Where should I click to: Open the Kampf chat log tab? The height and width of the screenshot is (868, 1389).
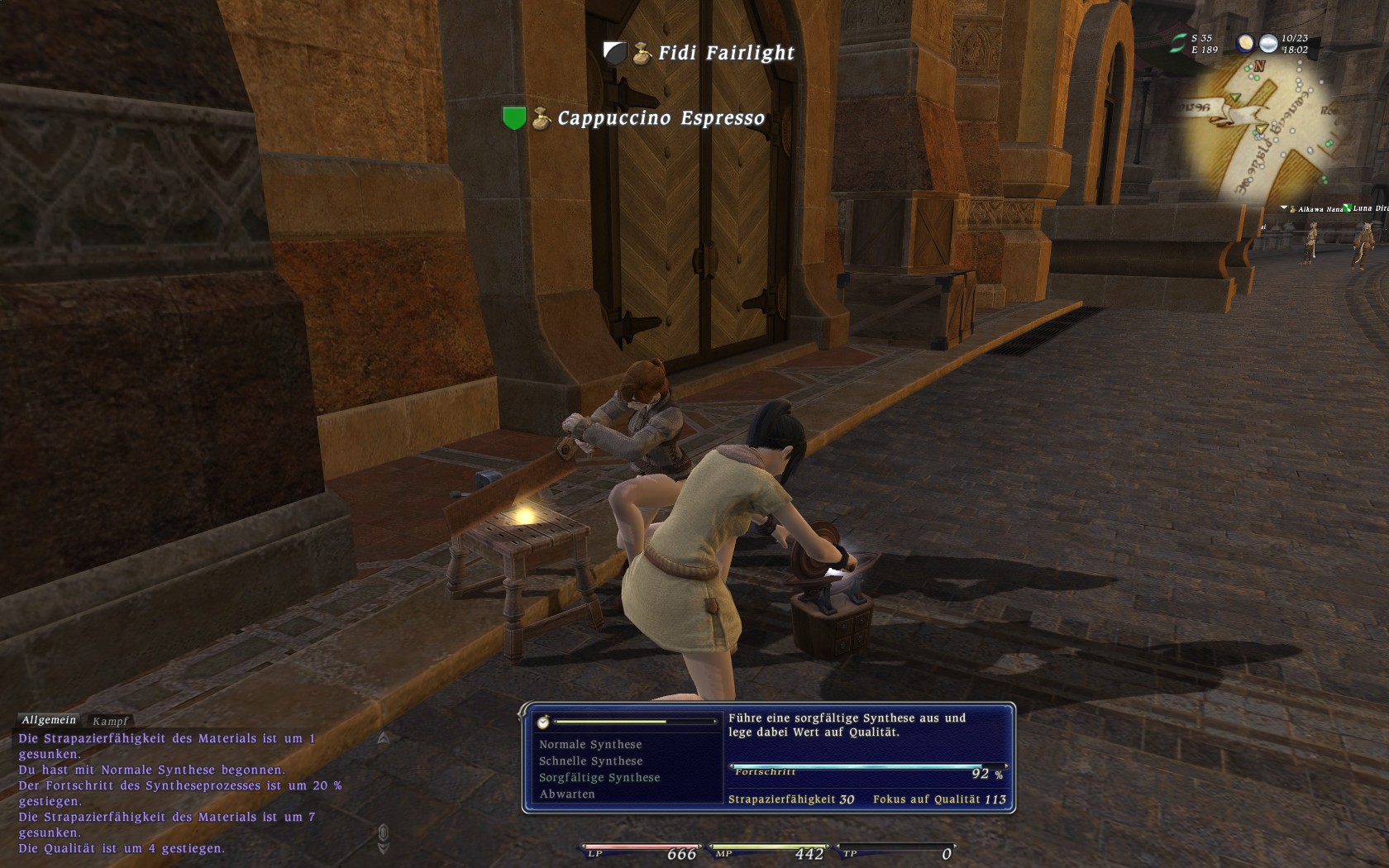pos(110,722)
